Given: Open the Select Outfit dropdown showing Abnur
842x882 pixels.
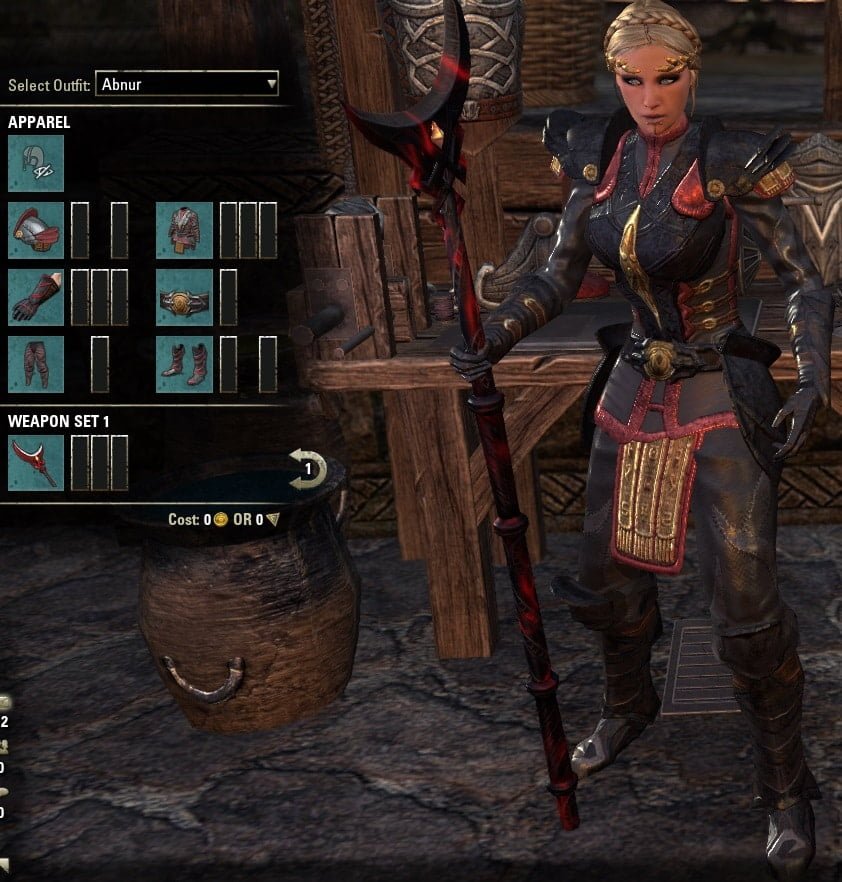Looking at the screenshot, I should tap(187, 84).
